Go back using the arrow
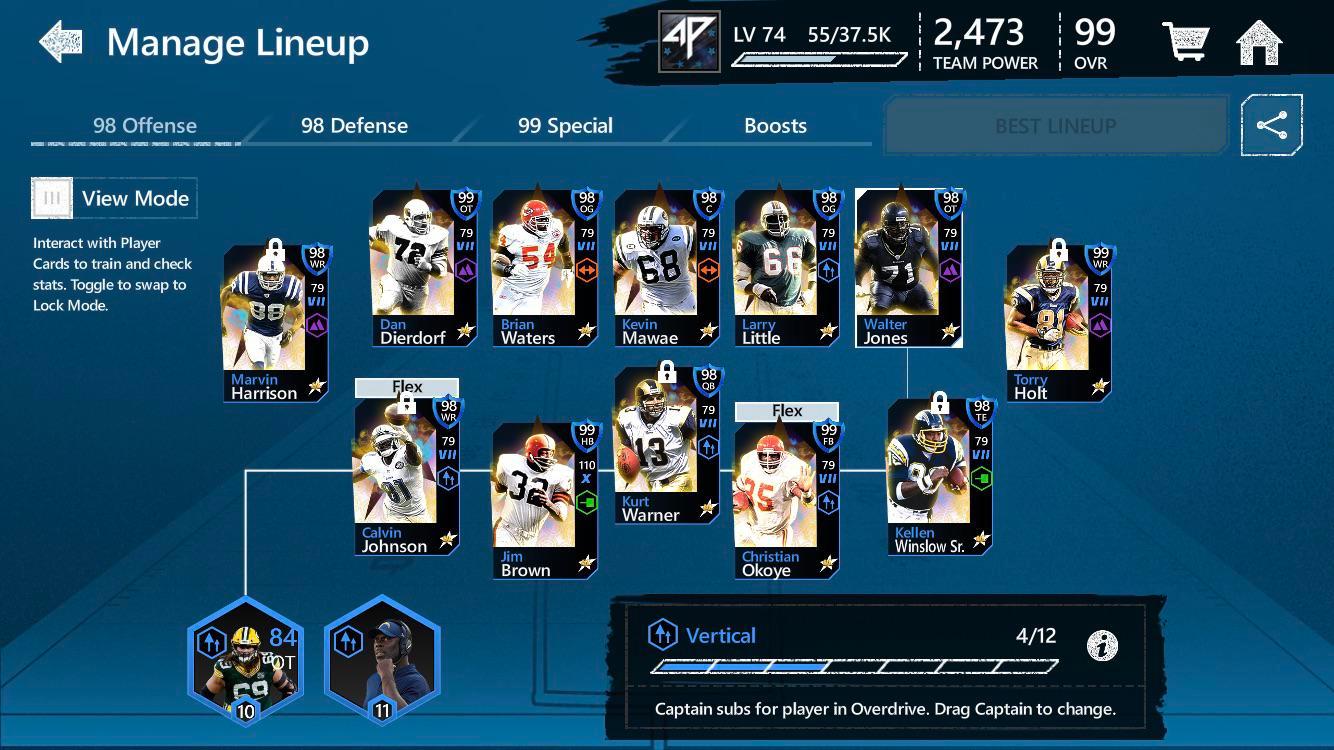 point(62,40)
